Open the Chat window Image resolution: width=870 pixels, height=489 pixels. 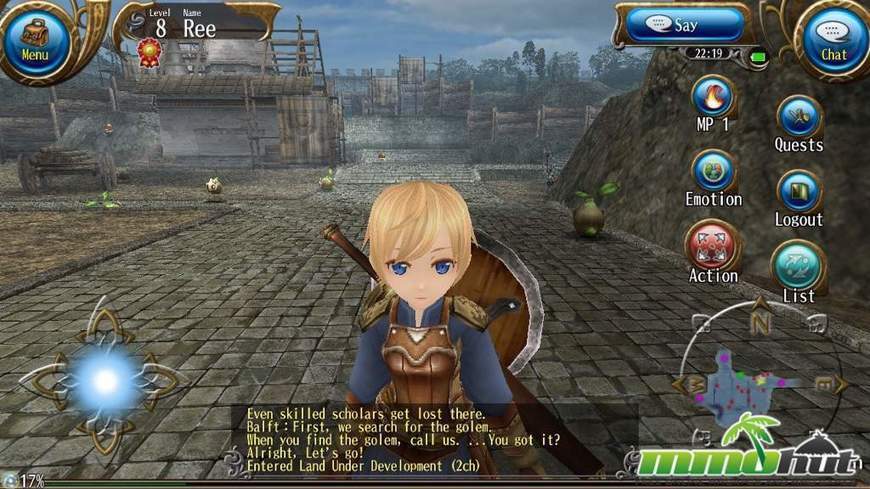click(833, 38)
